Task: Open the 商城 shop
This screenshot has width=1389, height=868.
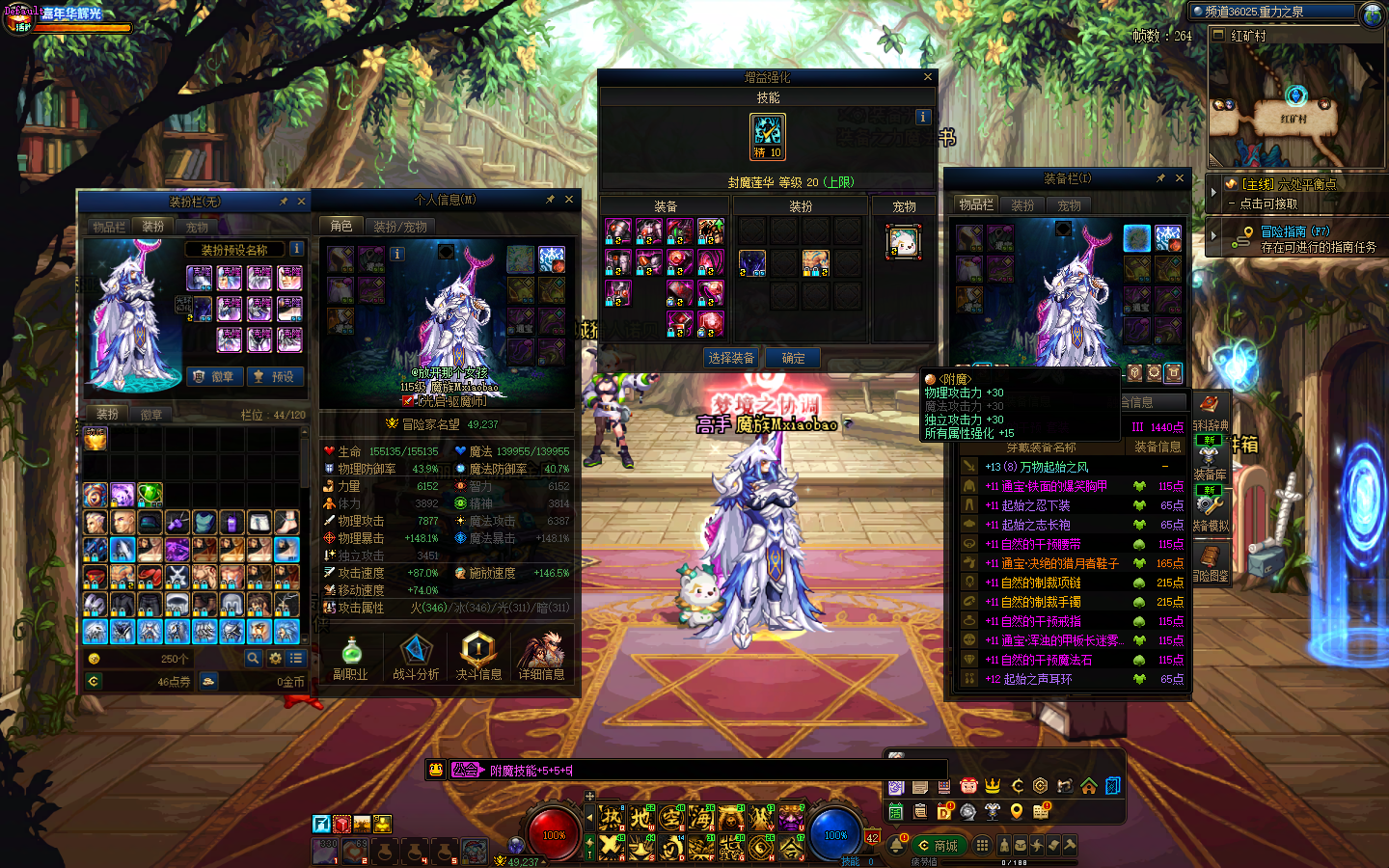Action: click(x=938, y=846)
